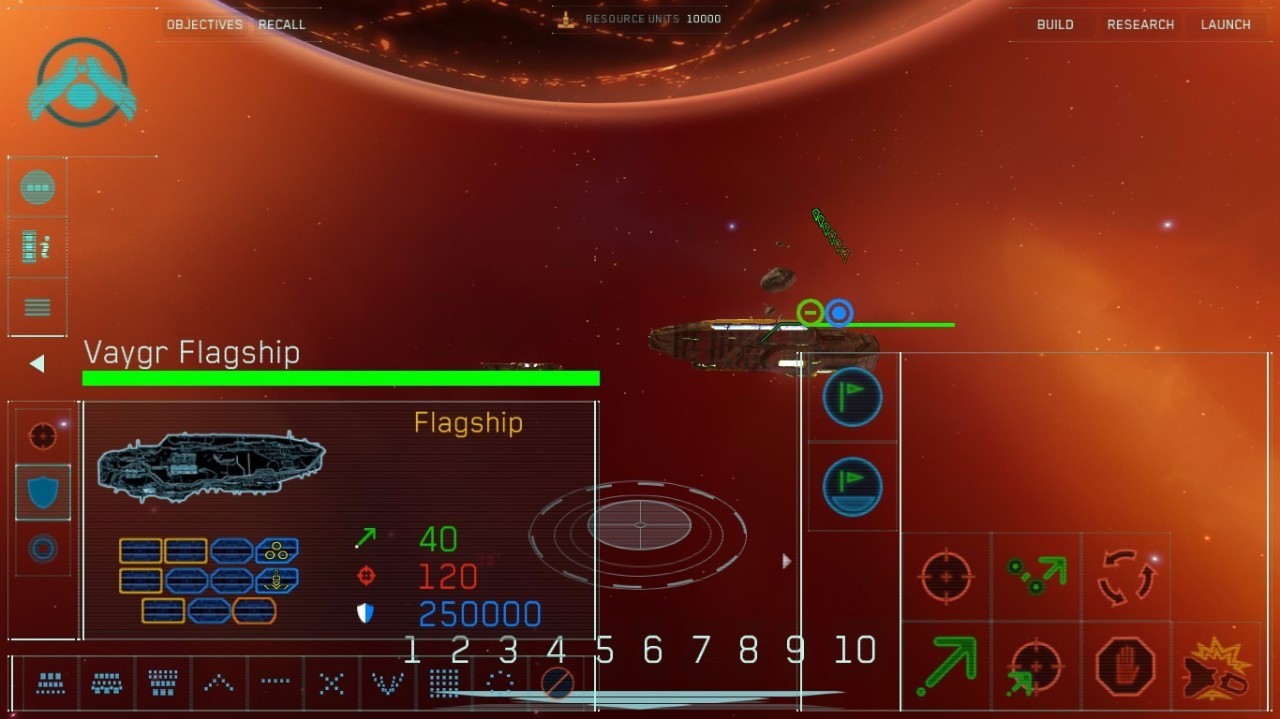Image resolution: width=1280 pixels, height=719 pixels.
Task: Select the horizontal line formation
Action: tap(275, 683)
